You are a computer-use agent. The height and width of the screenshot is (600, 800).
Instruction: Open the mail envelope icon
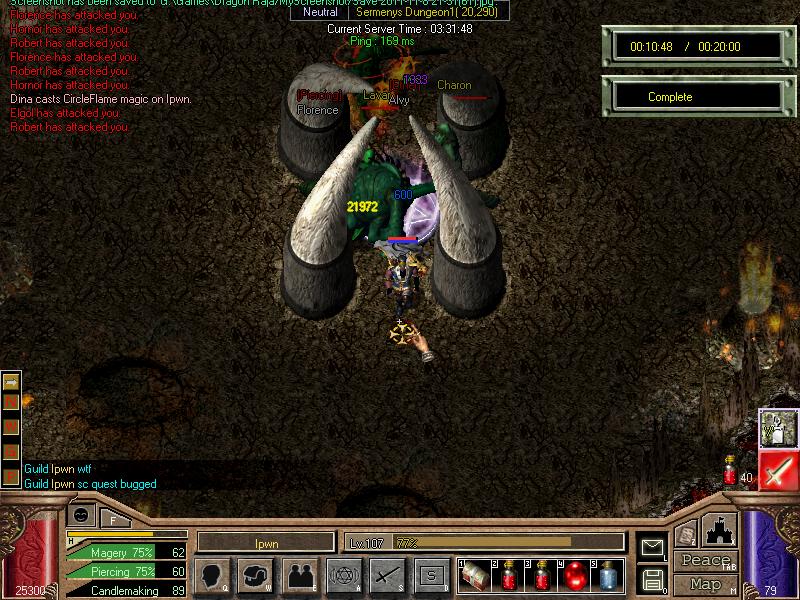click(x=653, y=547)
